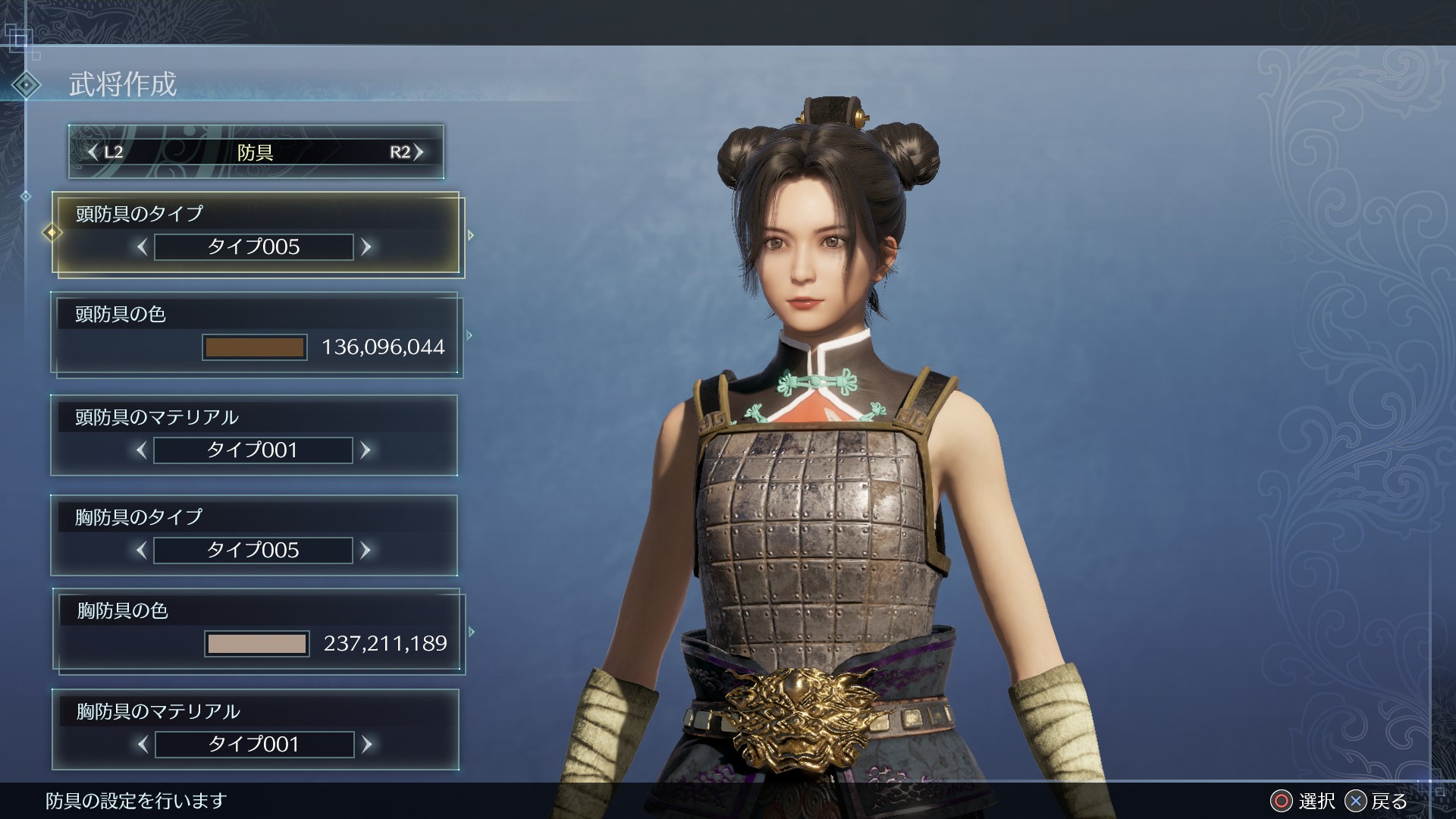Screen dimensions: 1456x819
Task: Select next 胸防具のタイプ option
Action: pos(366,551)
